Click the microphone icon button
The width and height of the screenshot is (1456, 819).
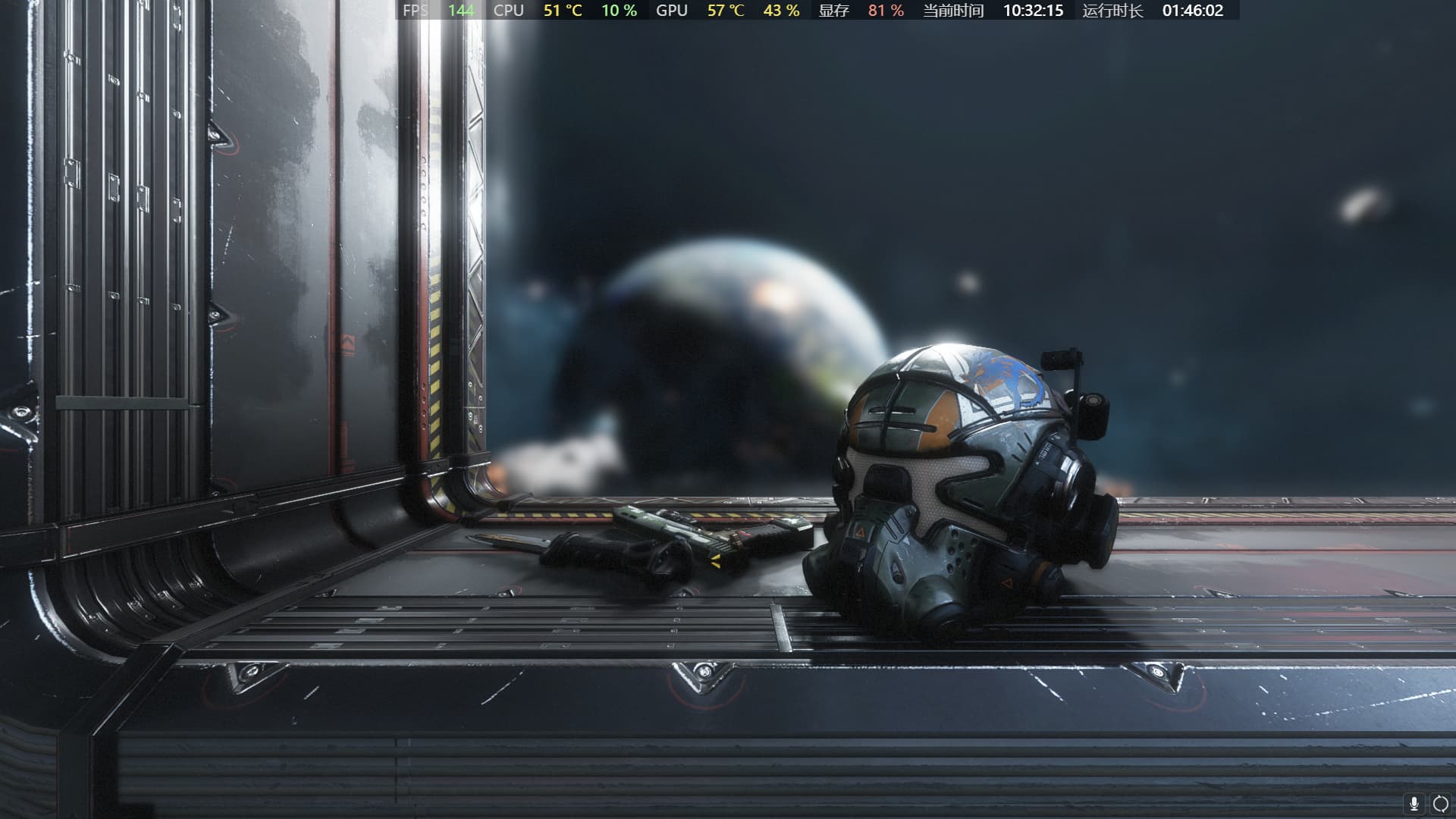[x=1414, y=804]
